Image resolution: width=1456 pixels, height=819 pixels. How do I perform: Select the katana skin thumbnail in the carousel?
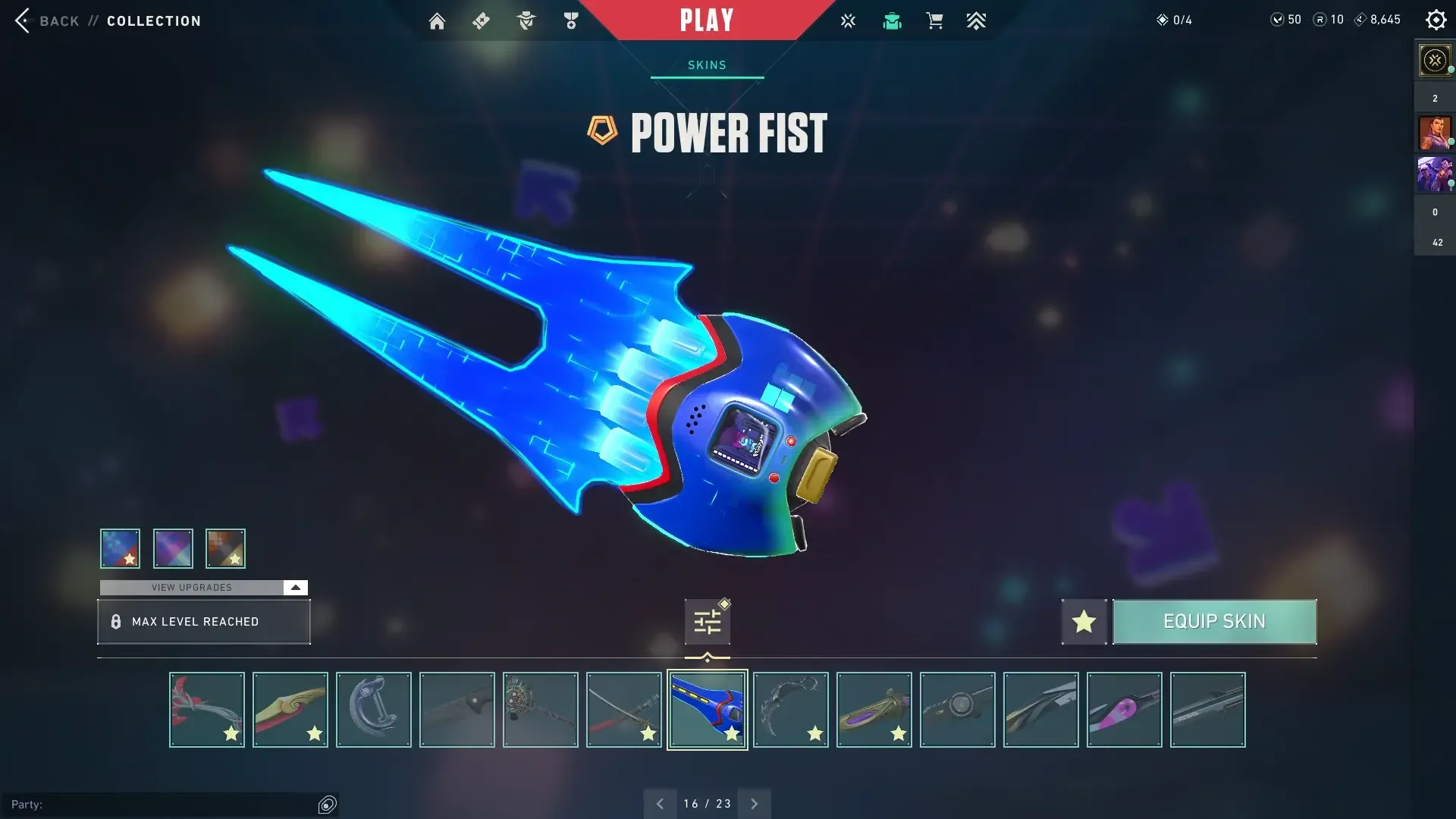click(623, 709)
